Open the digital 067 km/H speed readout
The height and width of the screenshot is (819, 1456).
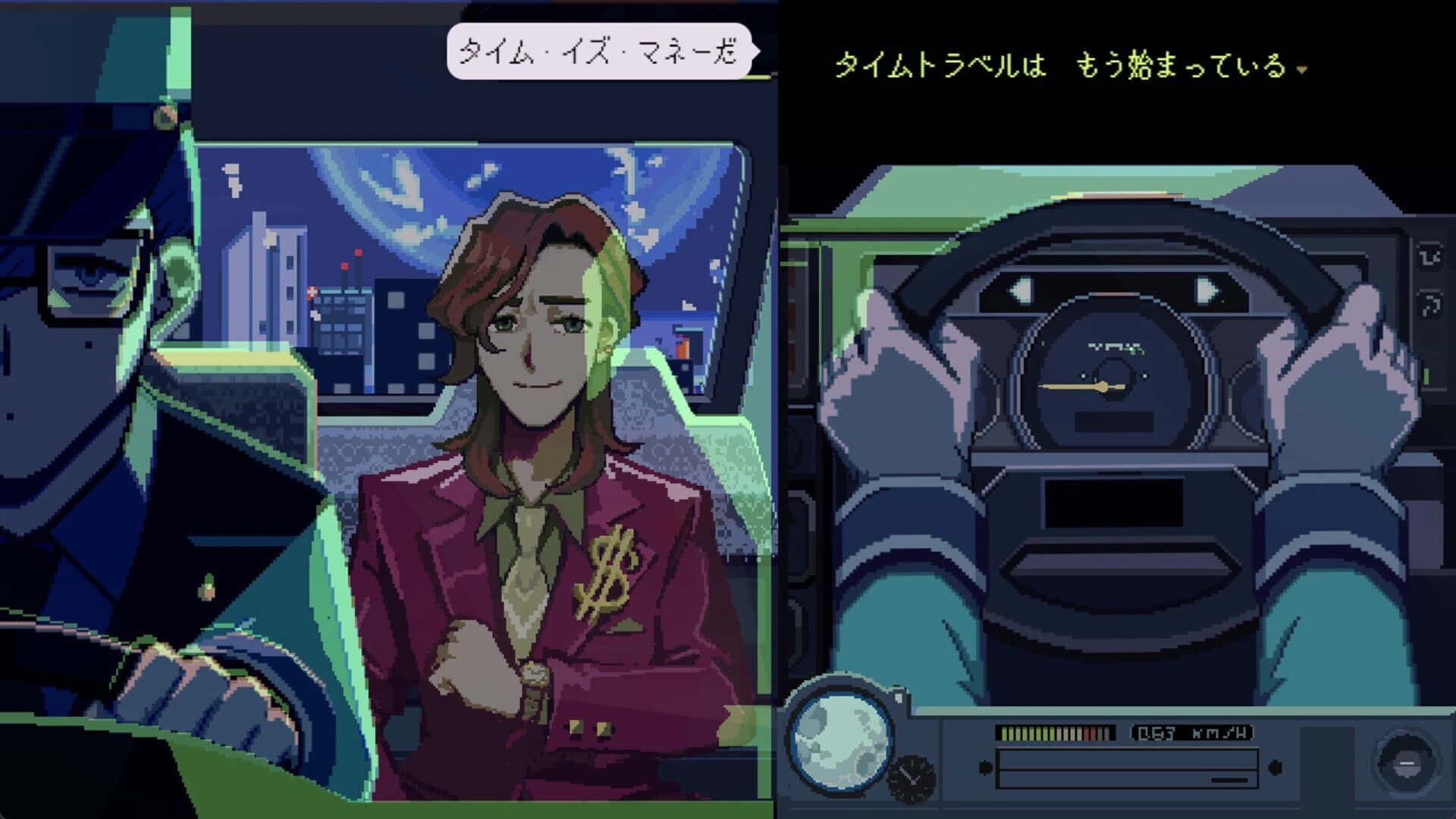coord(1193,732)
